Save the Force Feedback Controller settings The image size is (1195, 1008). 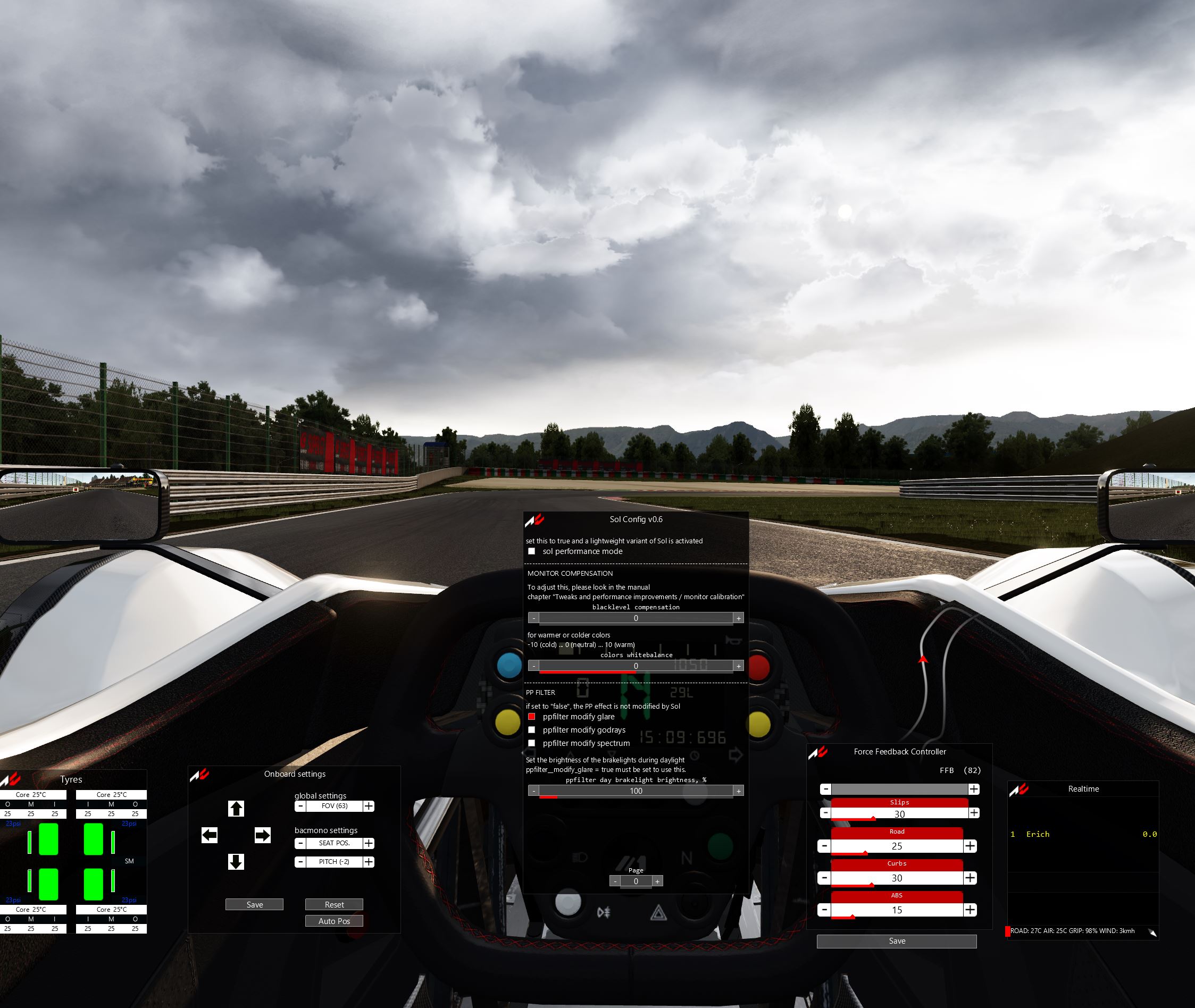[x=896, y=941]
